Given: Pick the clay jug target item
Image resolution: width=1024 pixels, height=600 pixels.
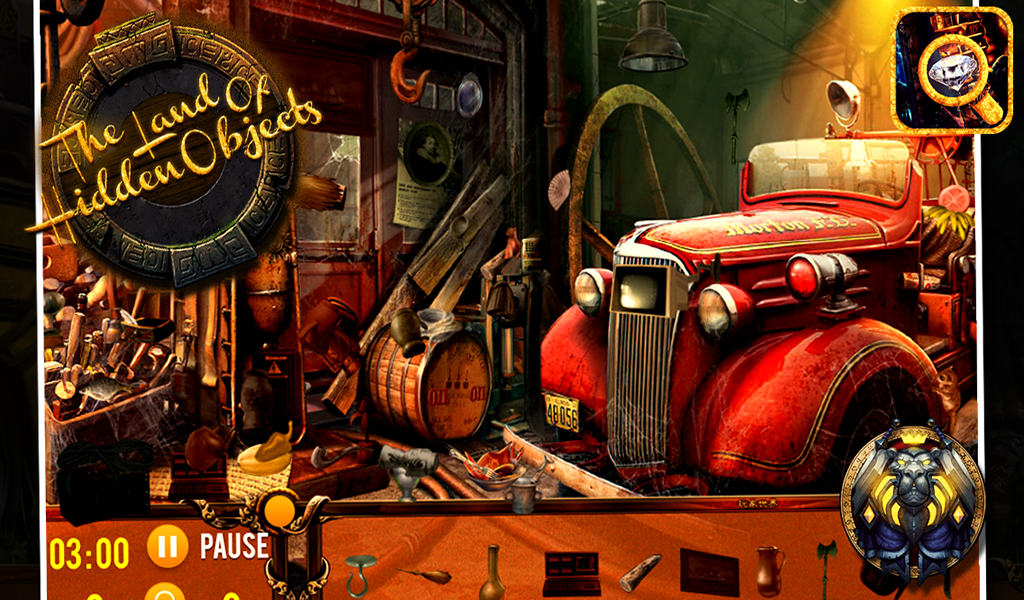Looking at the screenshot, I should click(768, 570).
